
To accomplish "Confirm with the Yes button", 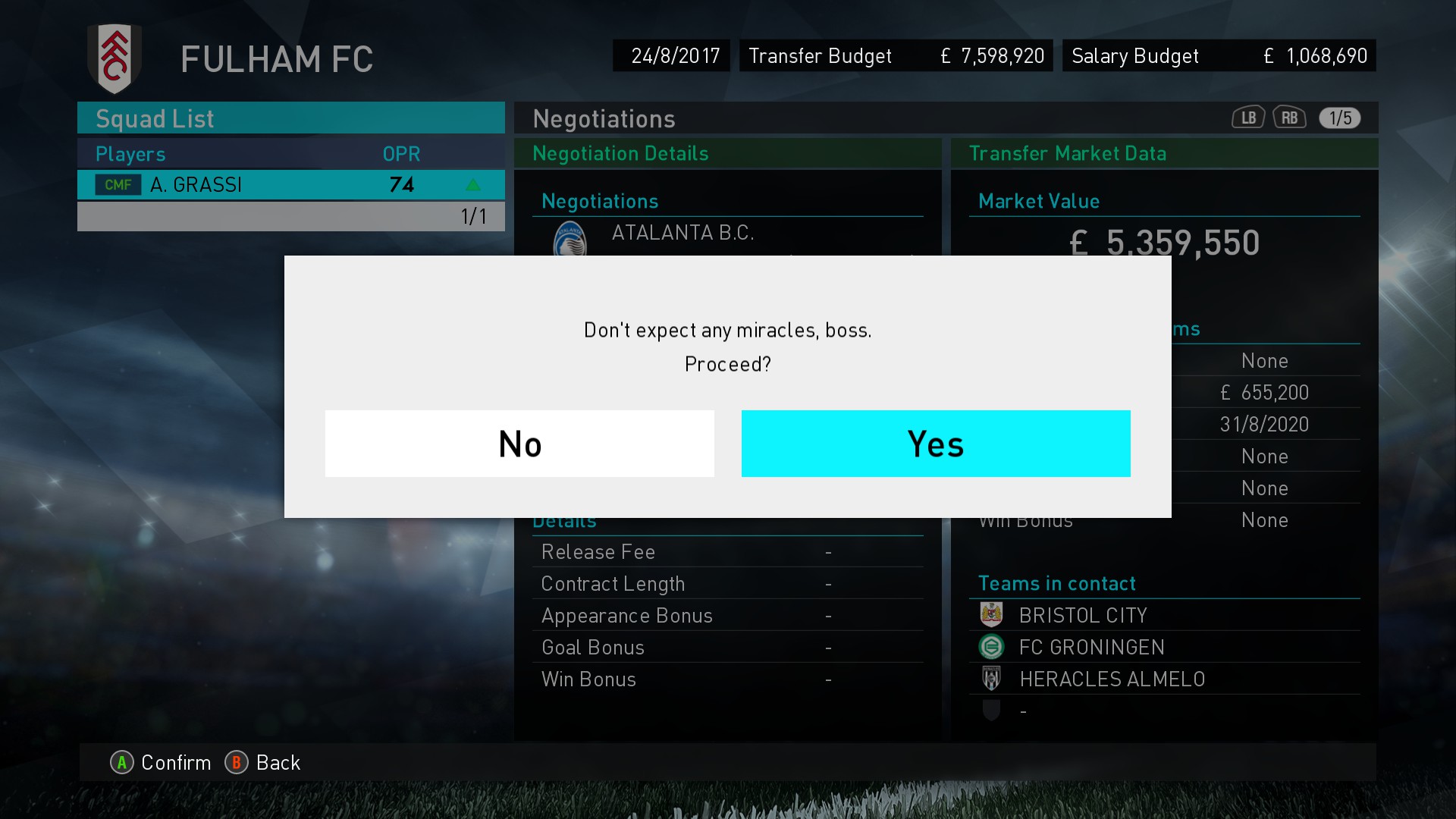I will pos(935,444).
